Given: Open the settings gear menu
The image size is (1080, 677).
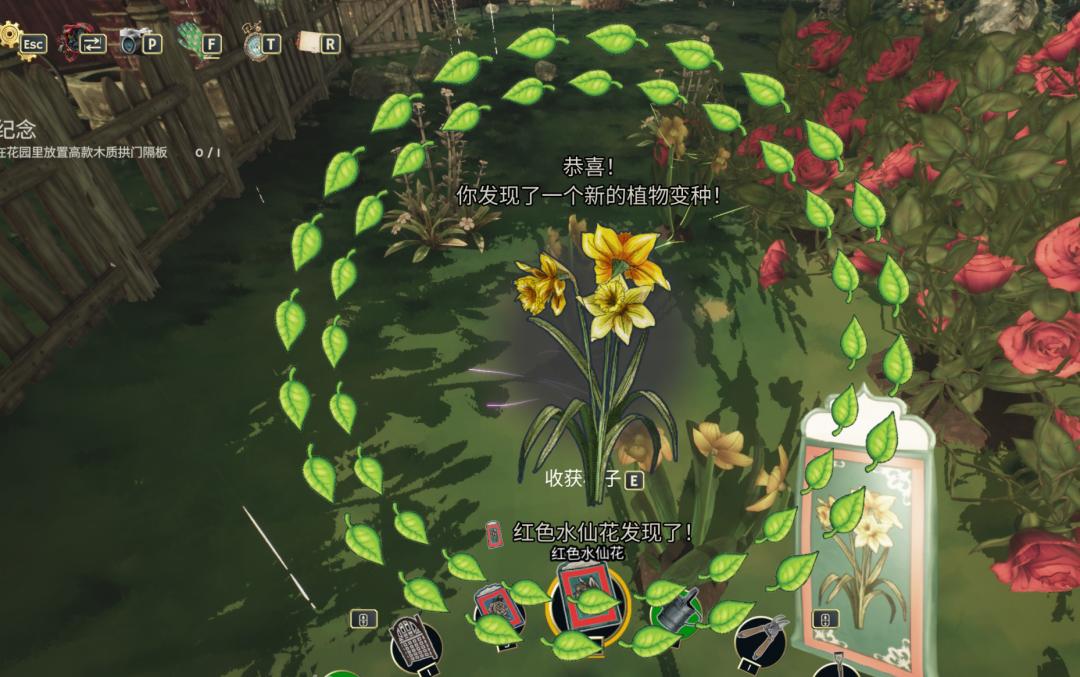Looking at the screenshot, I should click(12, 38).
